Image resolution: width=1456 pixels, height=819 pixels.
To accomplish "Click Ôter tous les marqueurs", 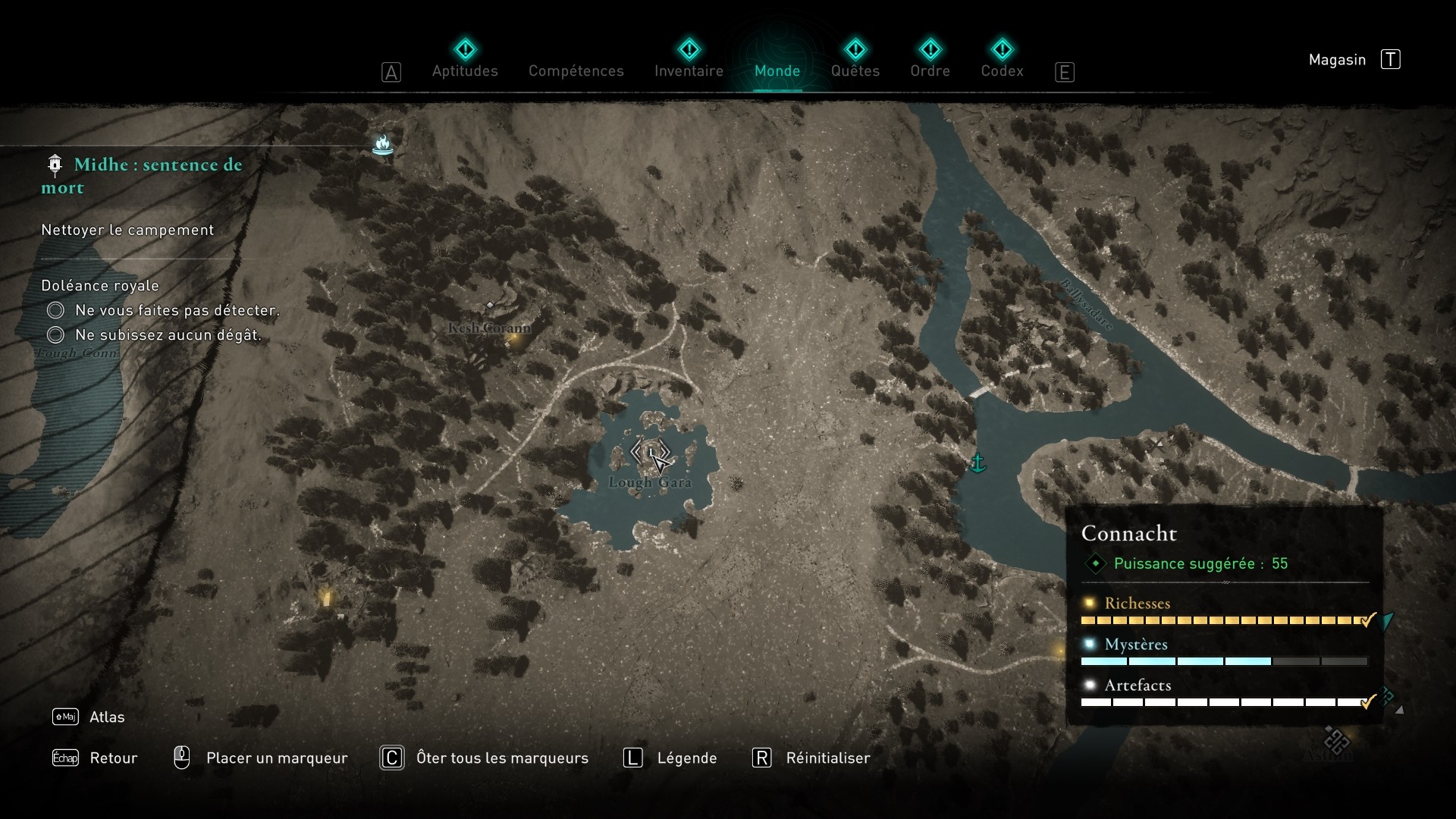I will 504,758.
